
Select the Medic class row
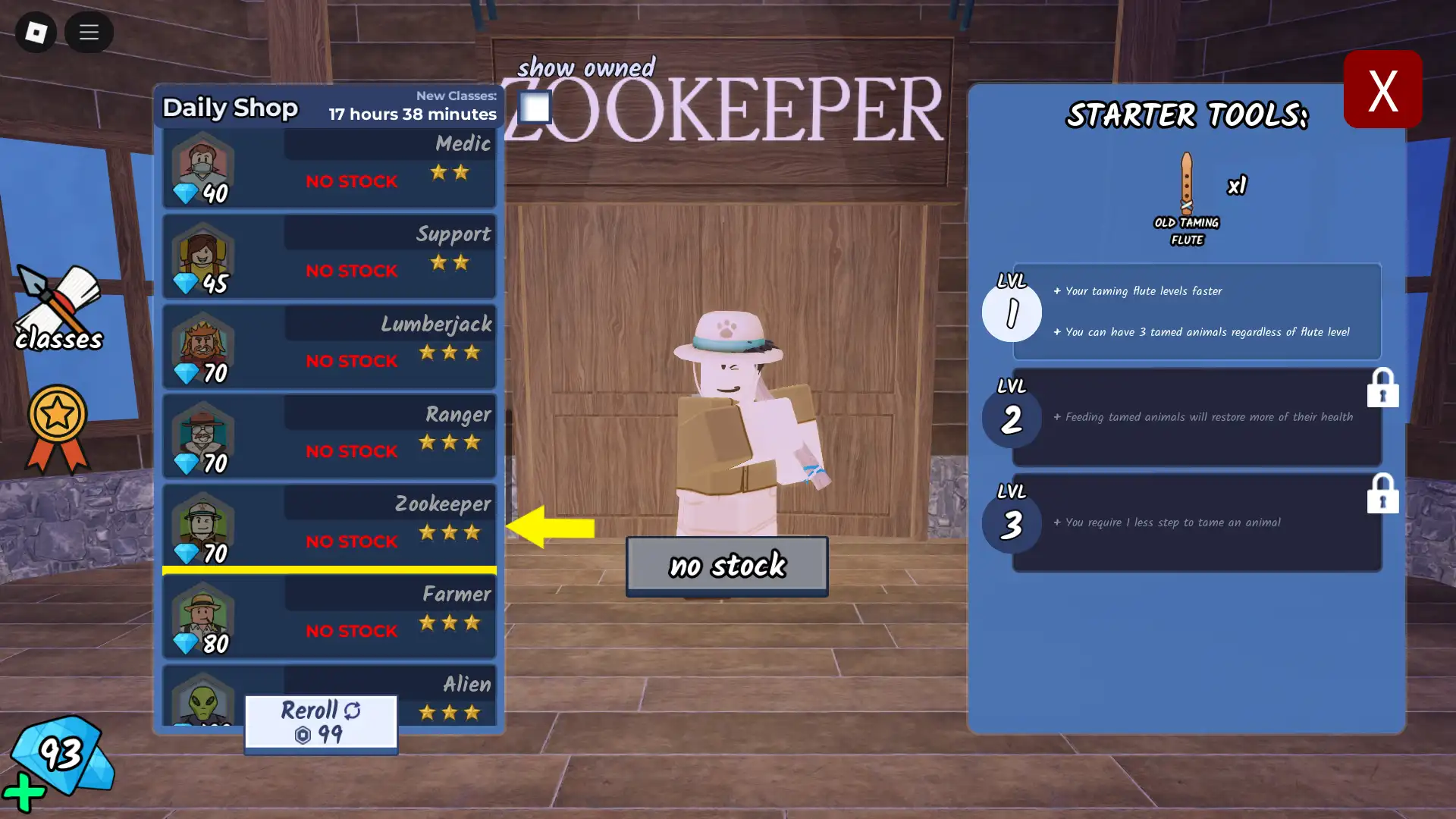329,168
